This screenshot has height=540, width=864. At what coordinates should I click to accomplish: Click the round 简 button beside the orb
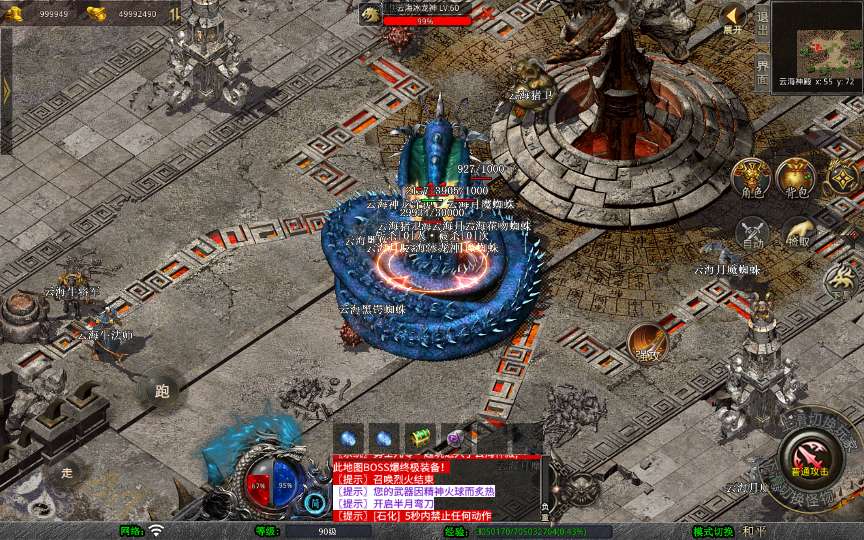click(316, 502)
